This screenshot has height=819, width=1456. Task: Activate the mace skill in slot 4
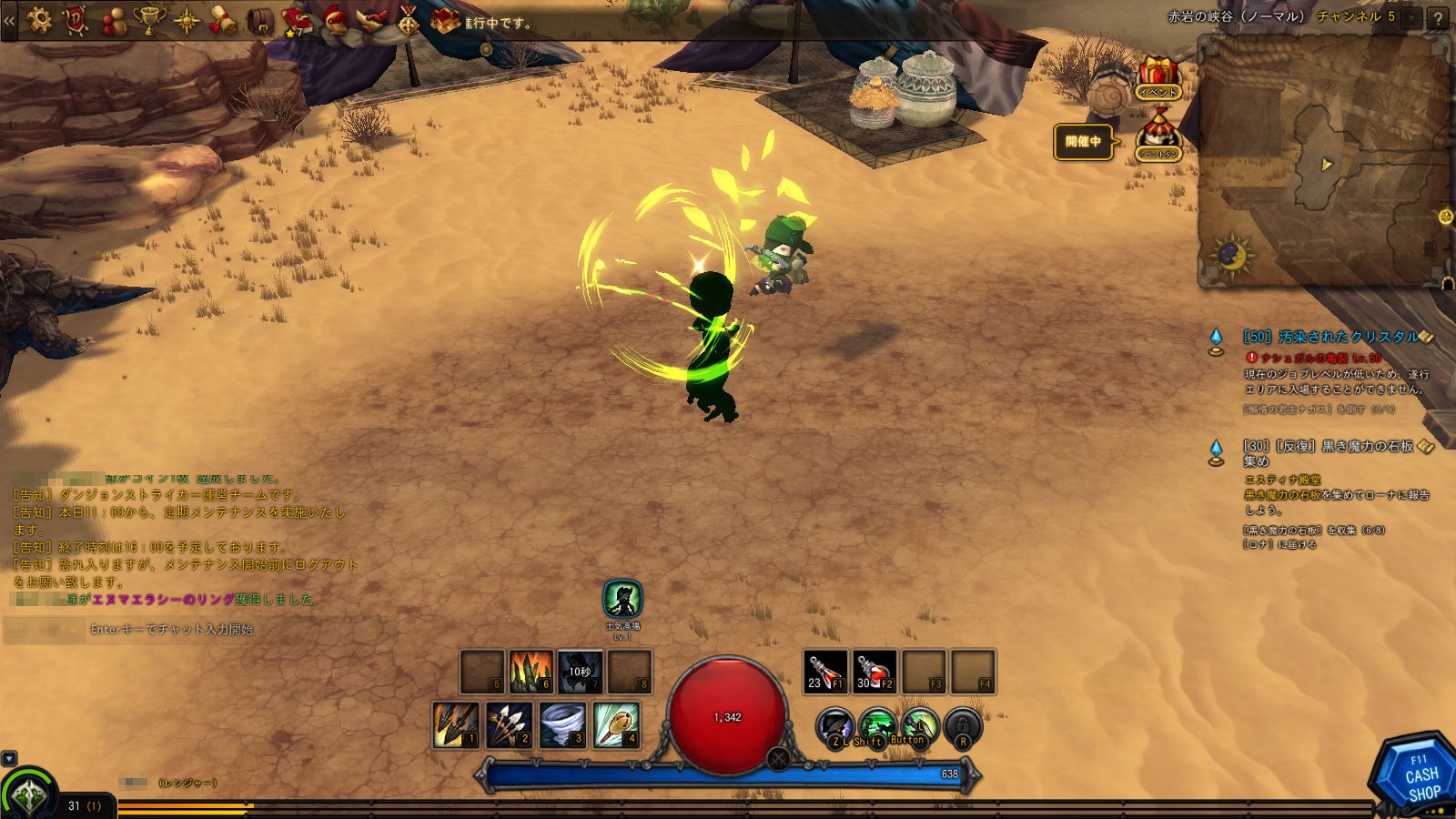(x=616, y=724)
